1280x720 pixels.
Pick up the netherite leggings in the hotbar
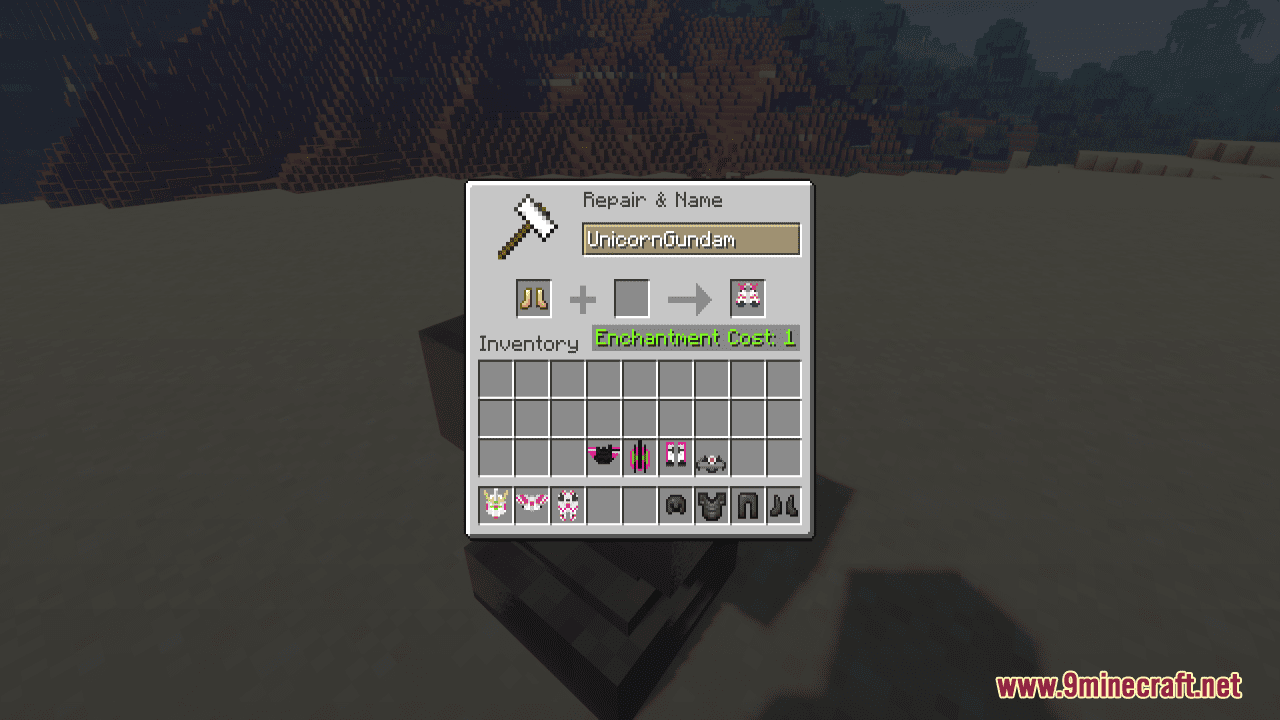click(x=748, y=505)
